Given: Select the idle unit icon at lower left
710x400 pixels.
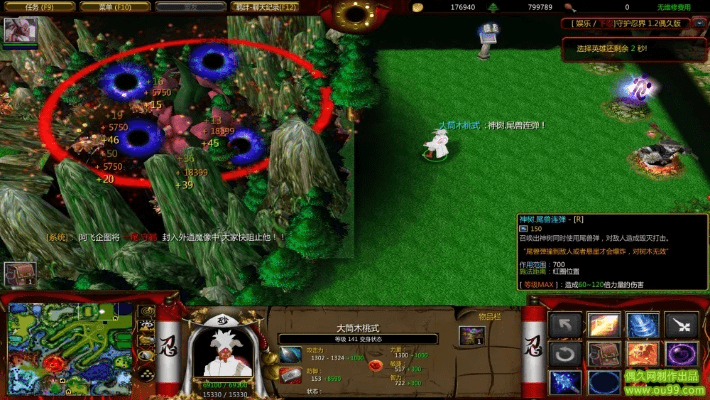Looking at the screenshot, I should [x=19, y=274].
